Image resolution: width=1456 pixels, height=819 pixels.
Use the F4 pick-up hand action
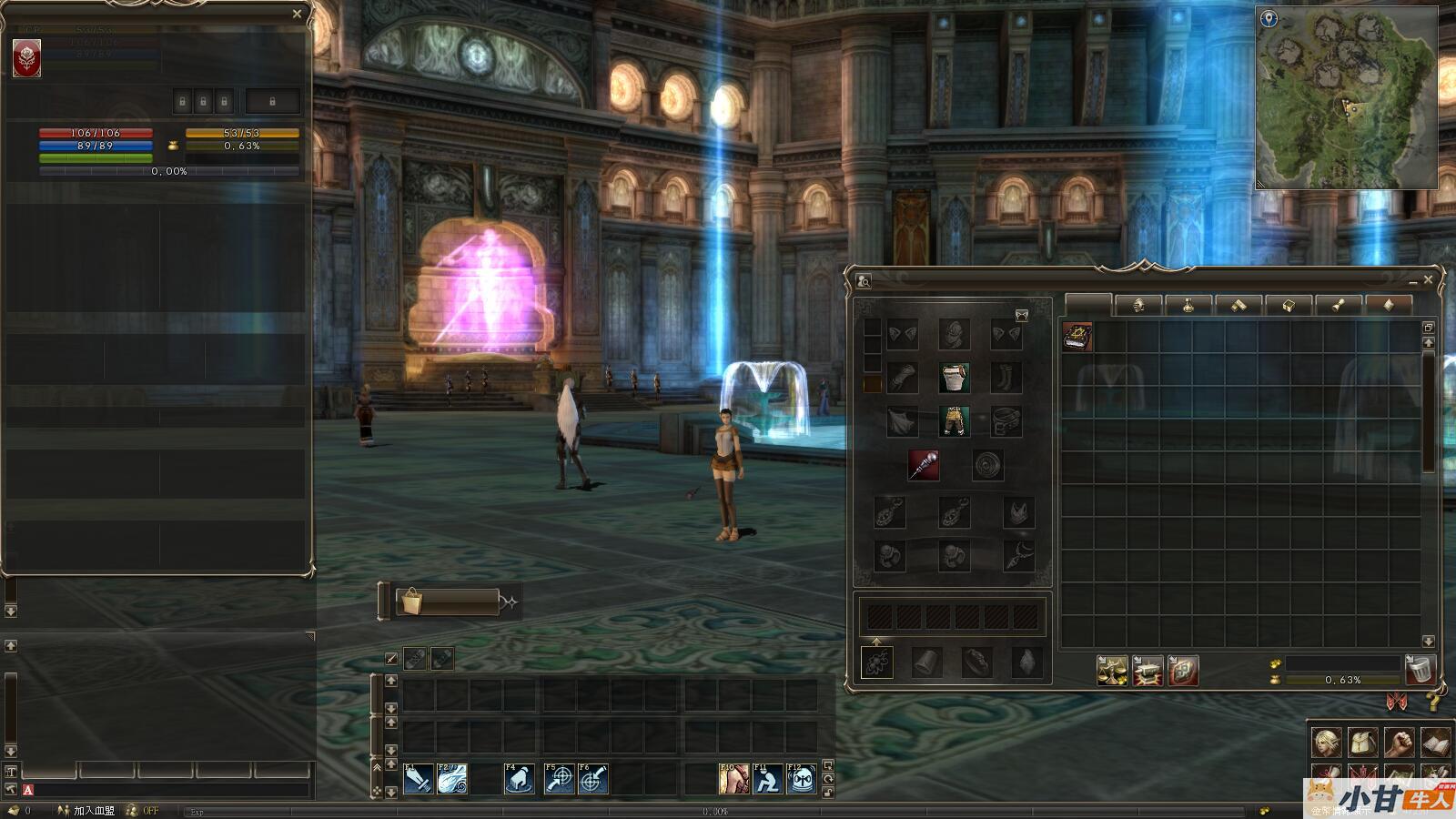point(519,779)
